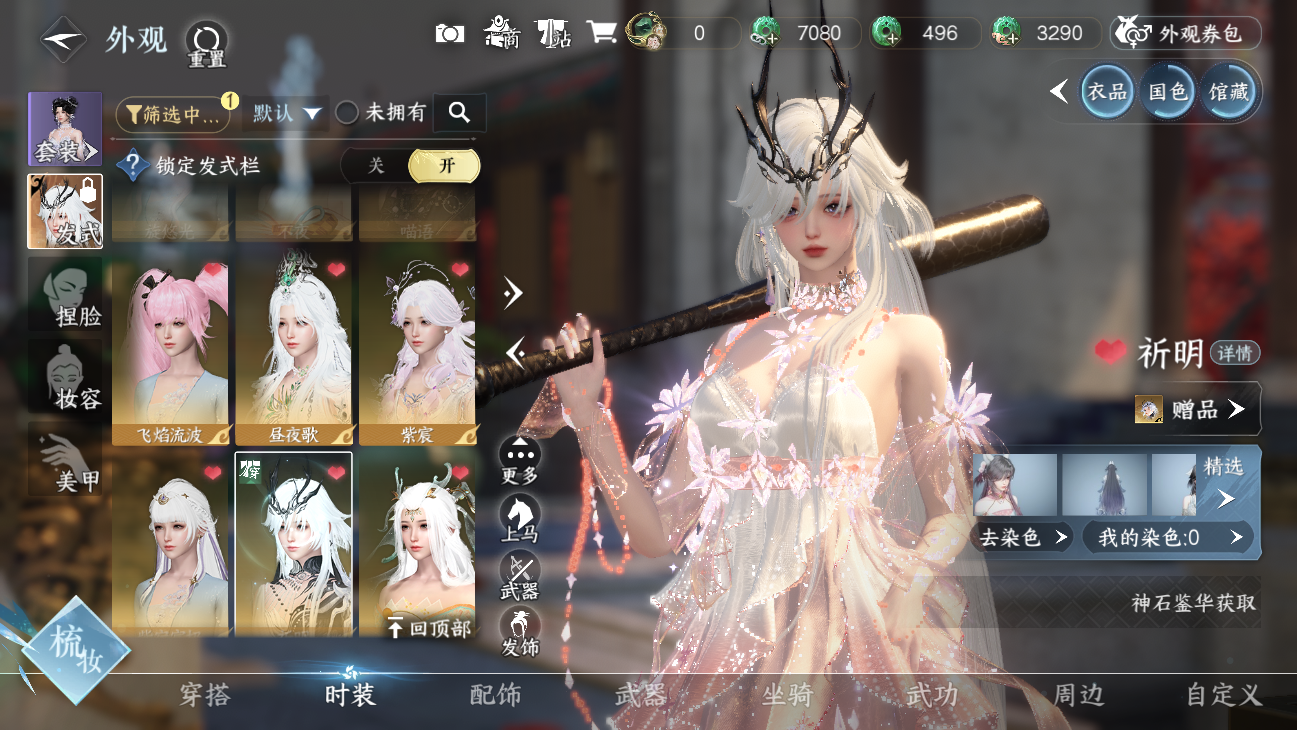Select the 套装 outfit set category
Viewport: 1297px width, 730px height.
pos(65,129)
